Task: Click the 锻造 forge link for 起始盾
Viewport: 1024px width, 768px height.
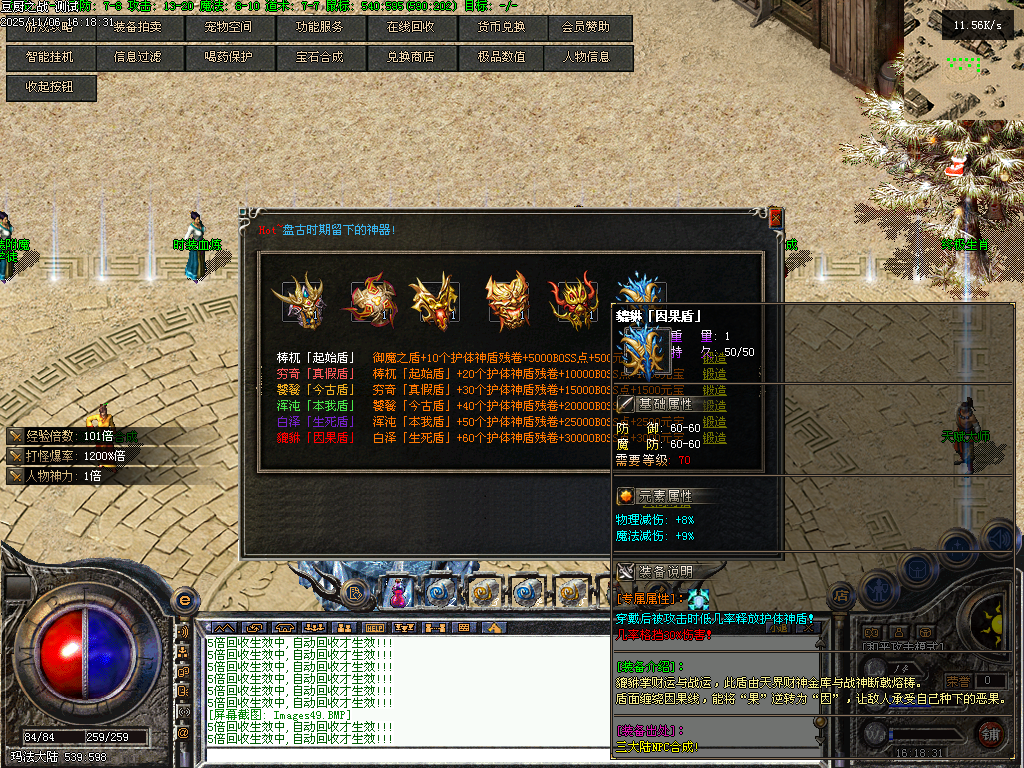Action: pos(714,357)
